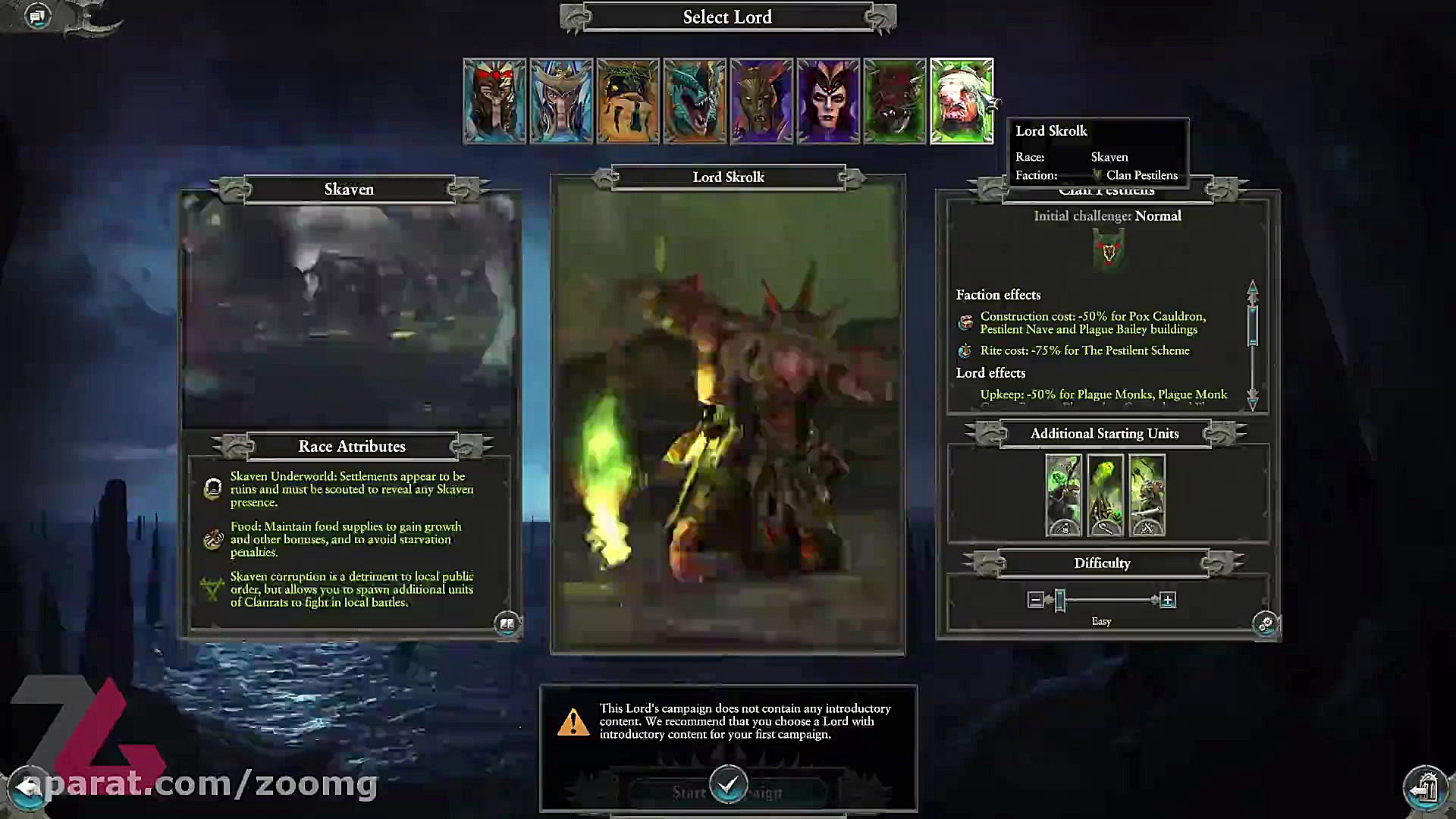The height and width of the screenshot is (819, 1456).
Task: Inspect the third starting unit with crossed swords
Action: click(x=1147, y=495)
